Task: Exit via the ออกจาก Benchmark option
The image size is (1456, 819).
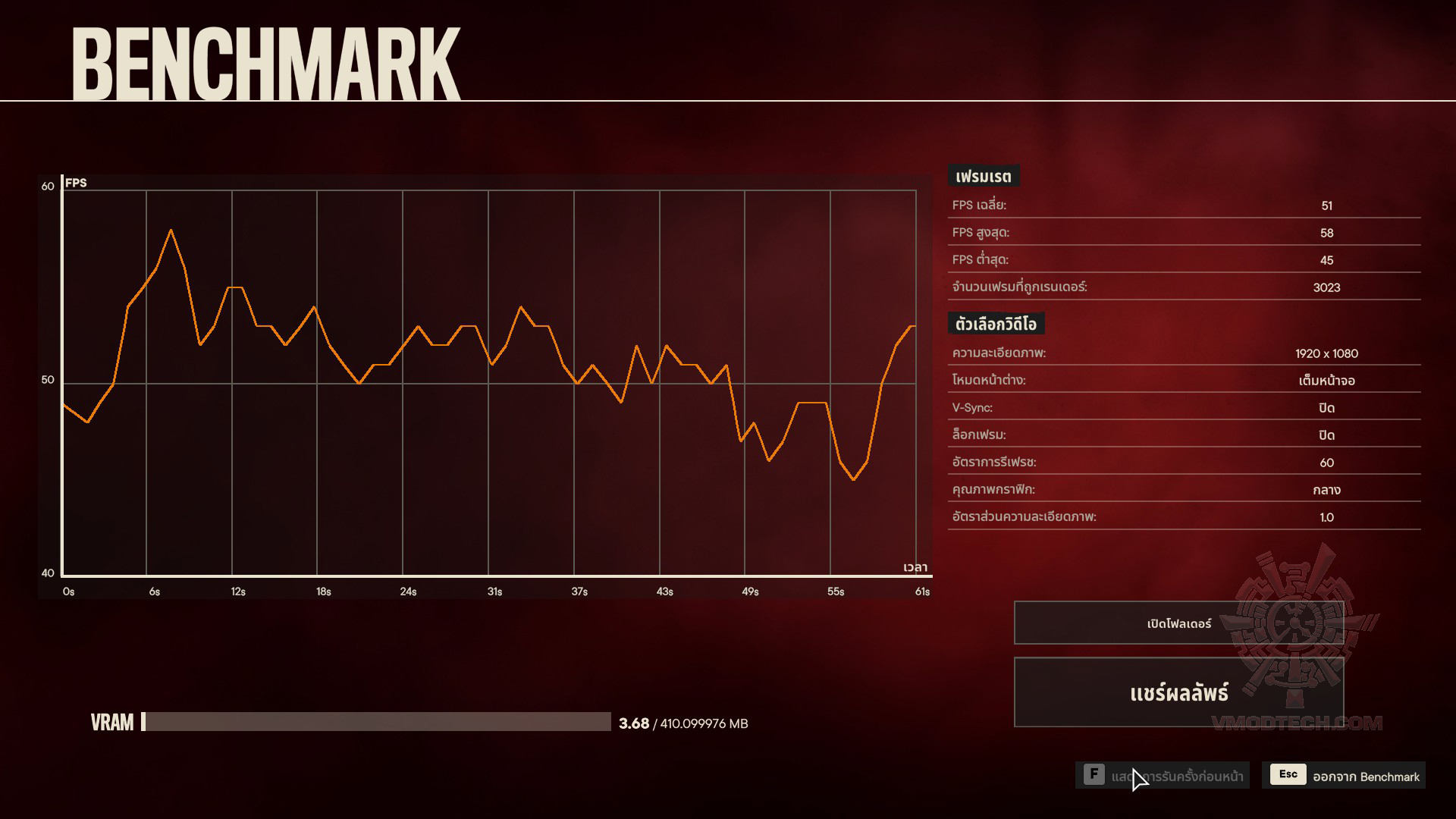Action: (1344, 776)
